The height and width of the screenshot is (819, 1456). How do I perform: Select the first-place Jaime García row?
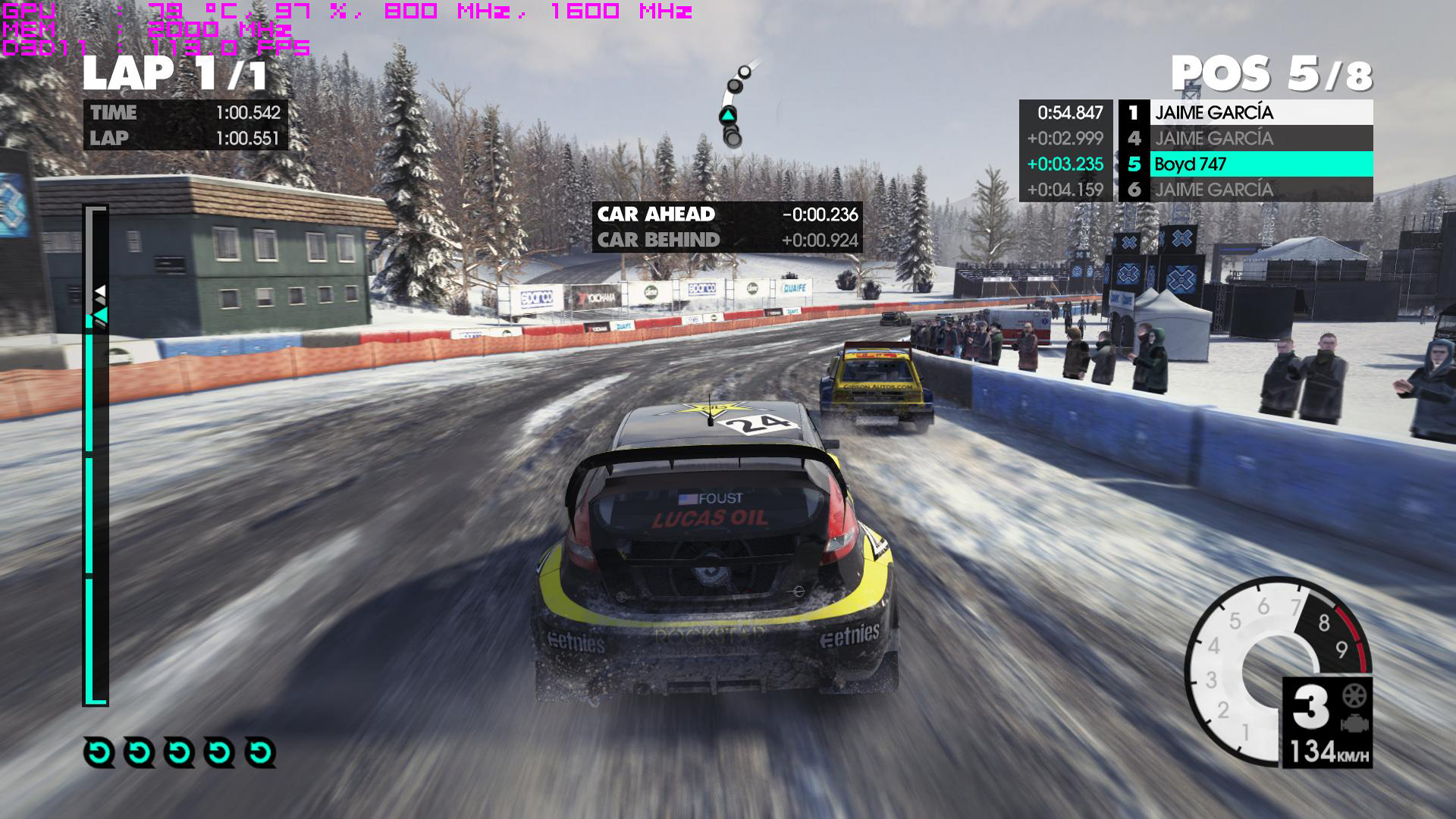tap(1260, 112)
